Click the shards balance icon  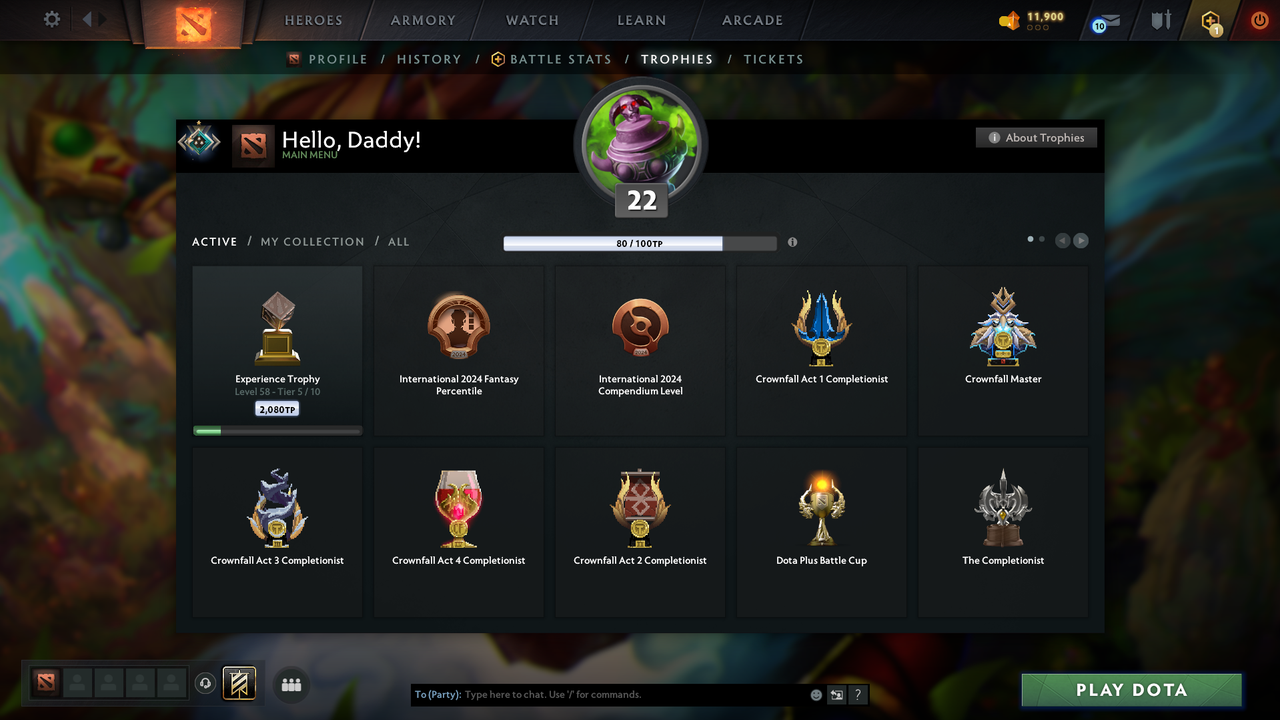1012,18
